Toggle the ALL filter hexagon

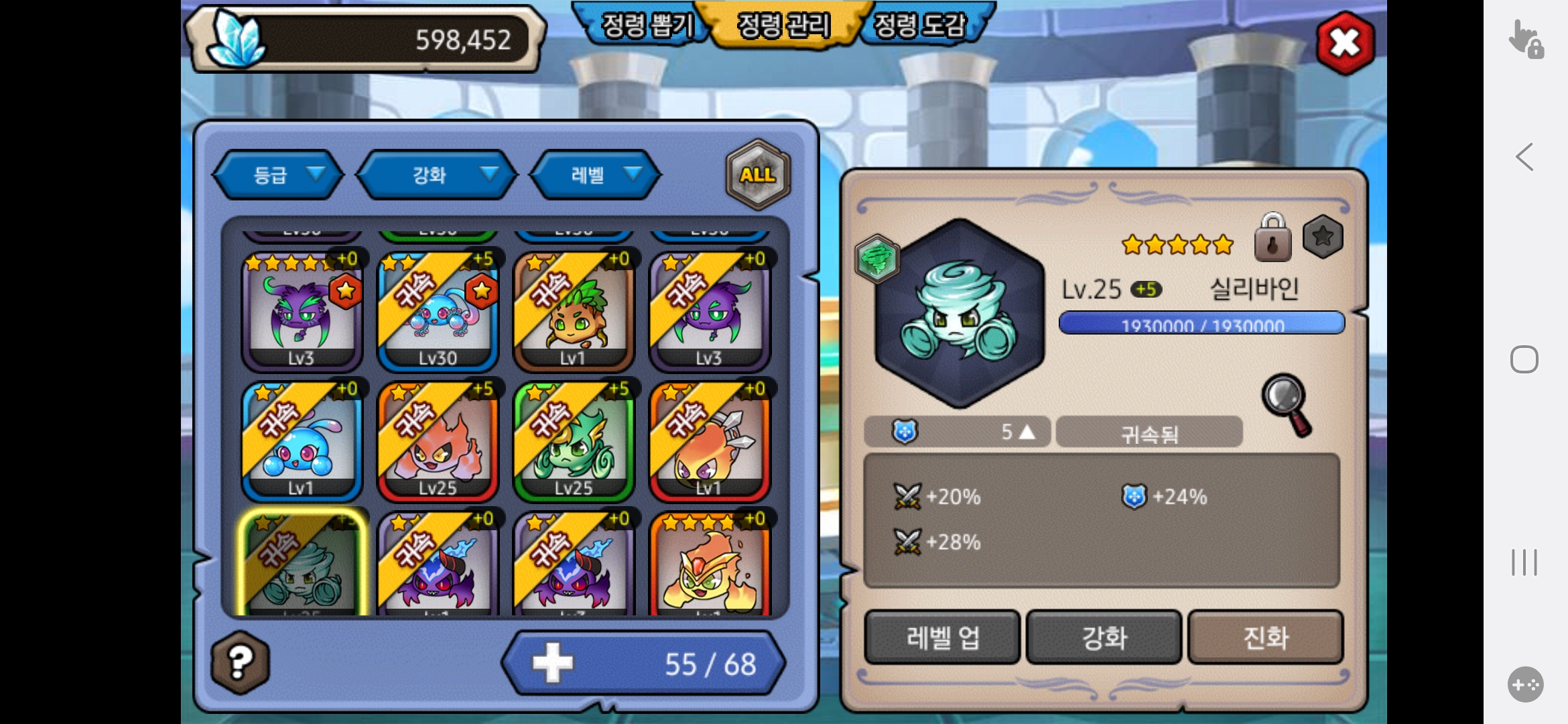click(x=758, y=175)
